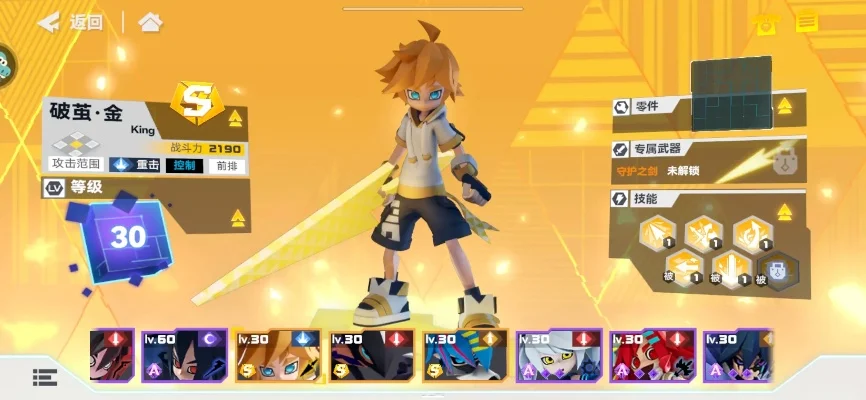Image resolution: width=866 pixels, height=400 pixels.
Task: Show the 攻击范围 attack range info
Action: point(75,165)
